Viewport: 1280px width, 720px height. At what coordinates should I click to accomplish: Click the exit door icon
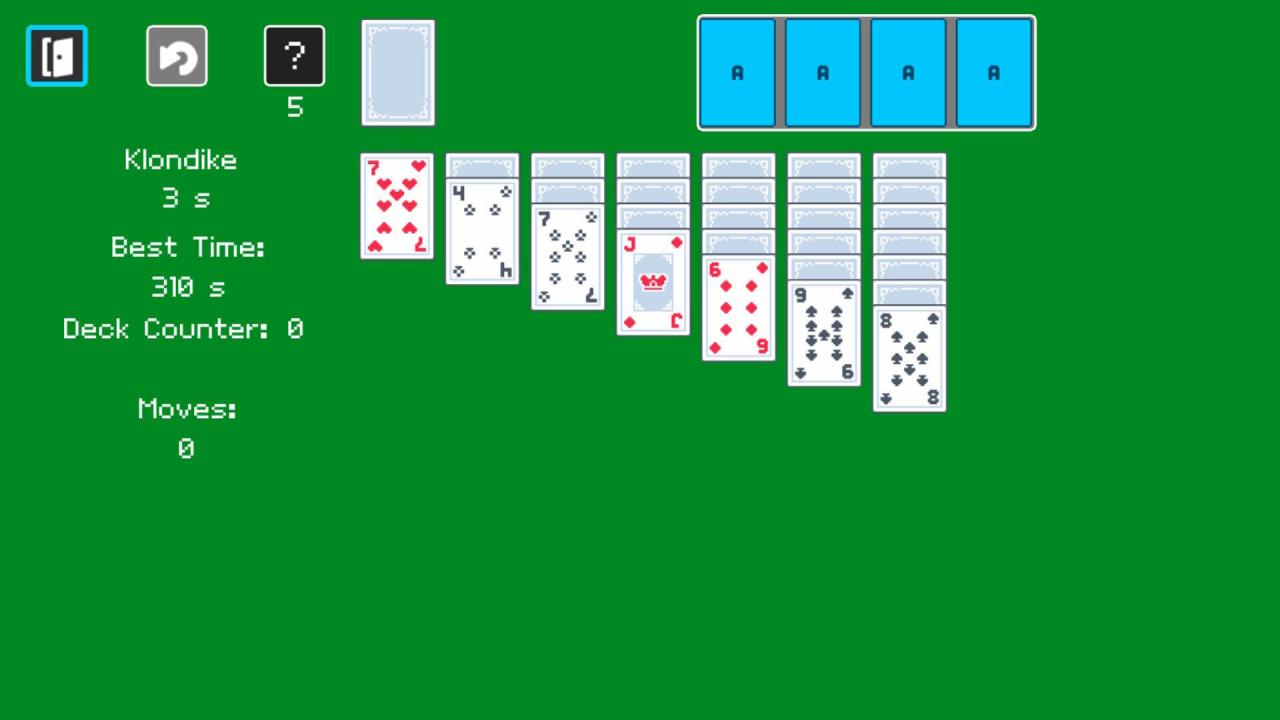point(56,55)
